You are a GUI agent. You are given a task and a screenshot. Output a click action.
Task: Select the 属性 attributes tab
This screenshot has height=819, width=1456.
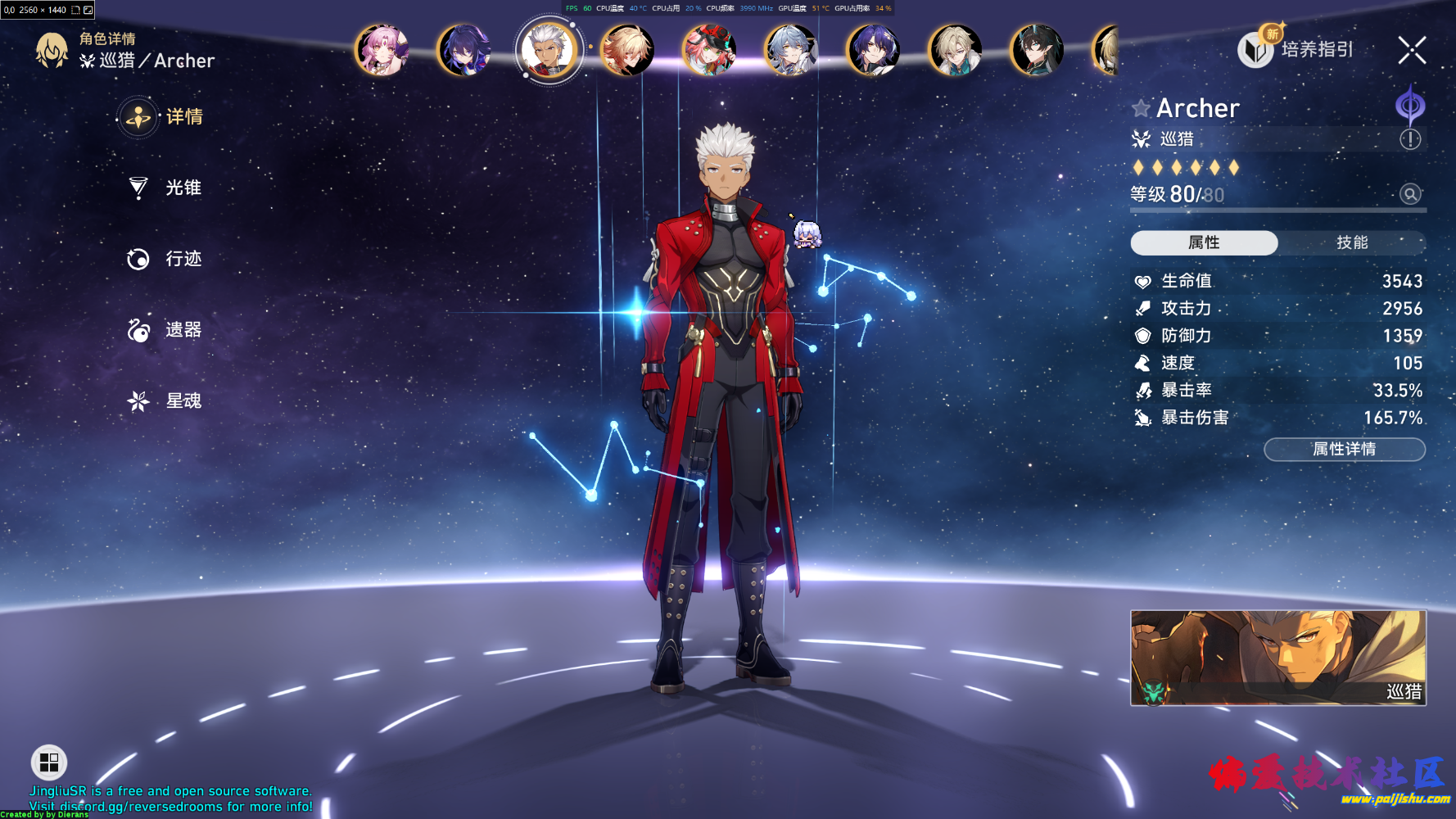[1204, 242]
